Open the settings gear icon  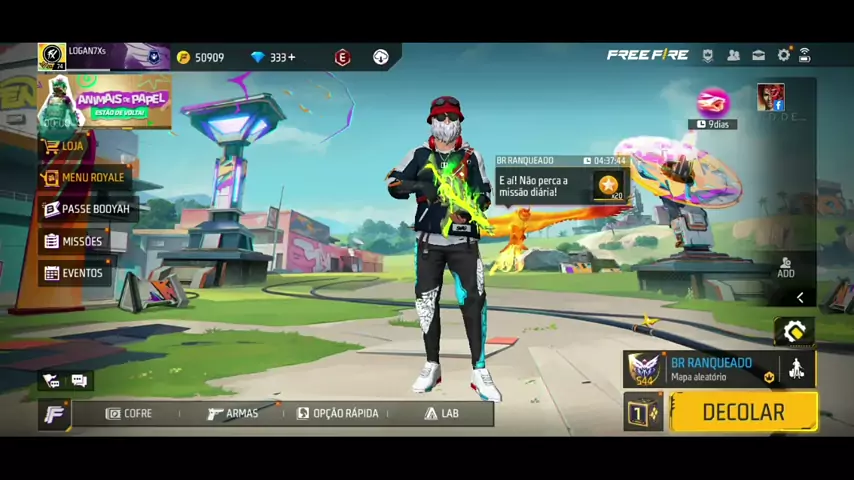(784, 56)
